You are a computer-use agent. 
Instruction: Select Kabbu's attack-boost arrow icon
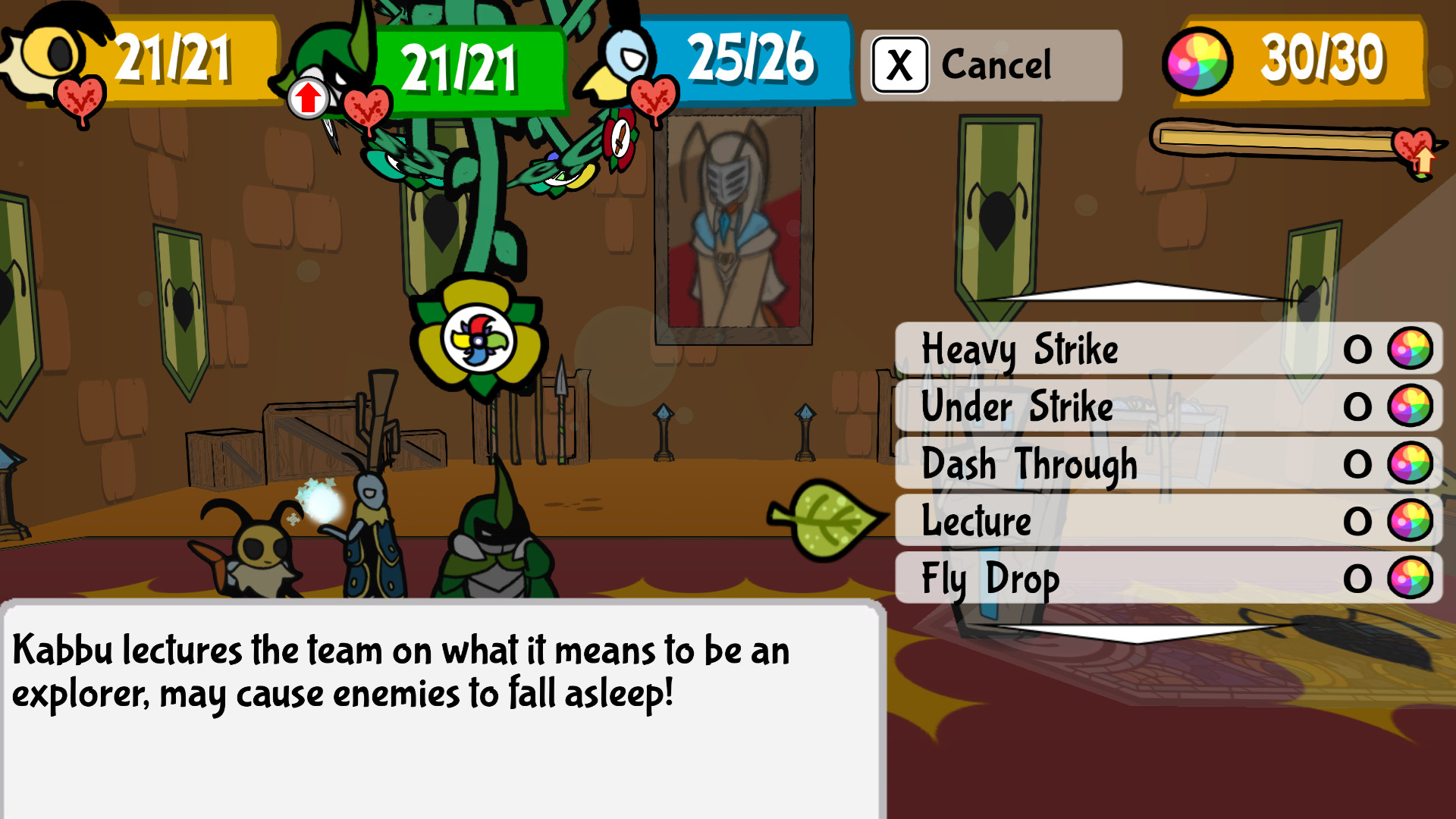point(308,97)
